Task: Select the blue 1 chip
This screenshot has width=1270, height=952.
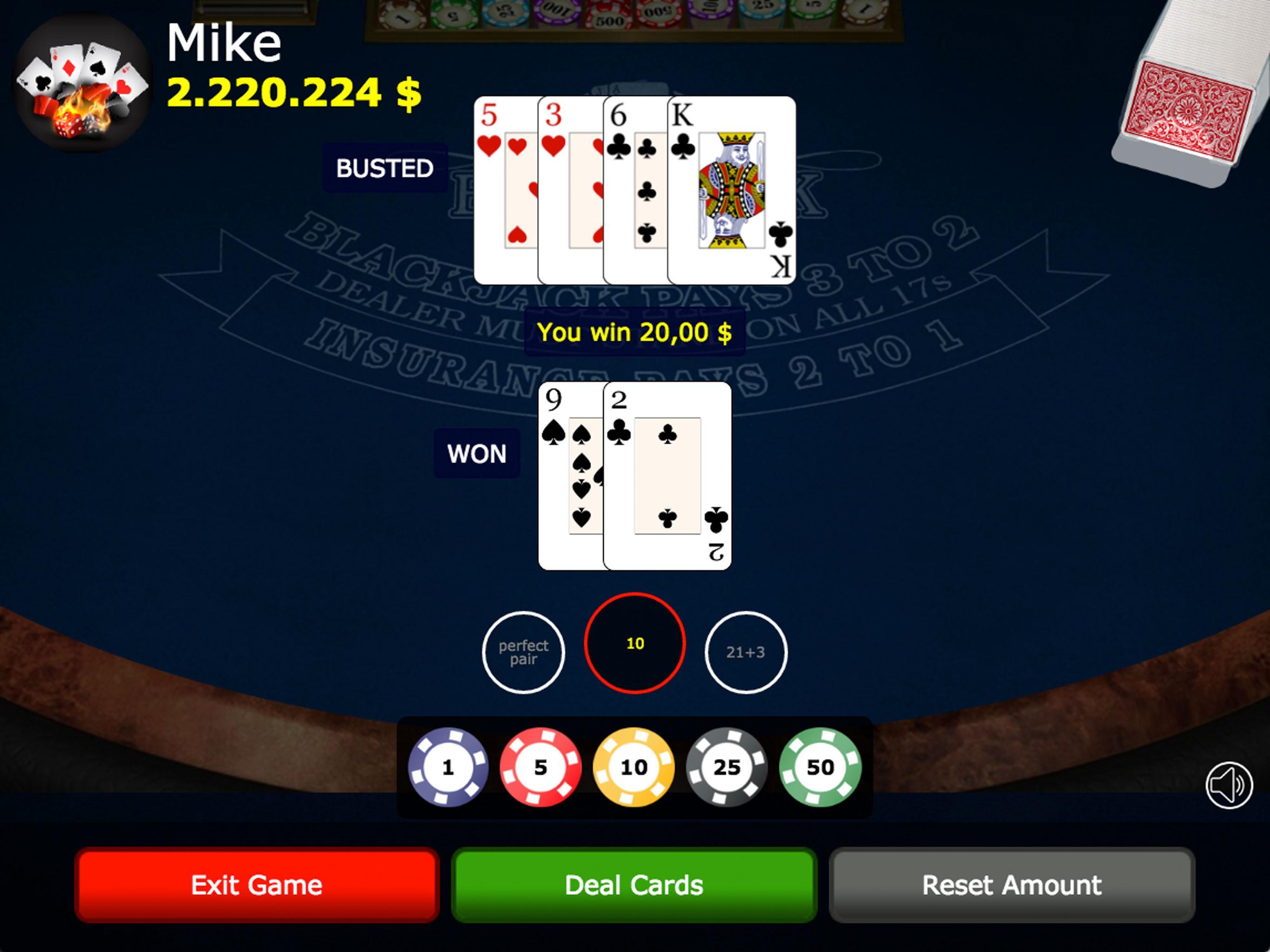Action: (449, 767)
